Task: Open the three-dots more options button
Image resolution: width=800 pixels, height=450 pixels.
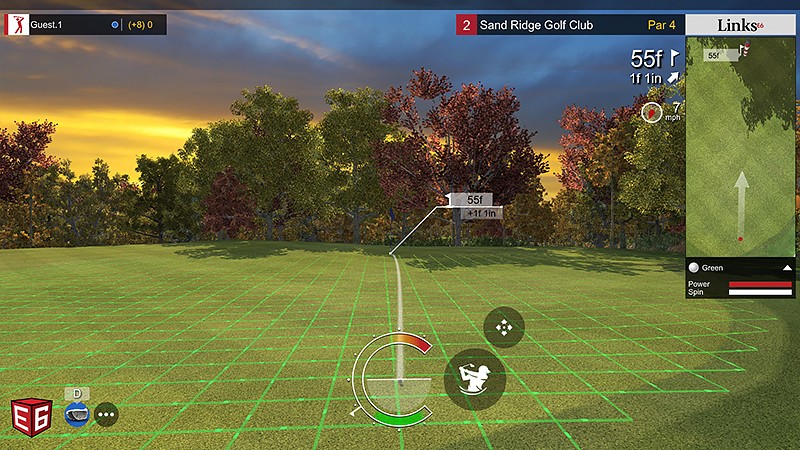Action: pos(106,414)
